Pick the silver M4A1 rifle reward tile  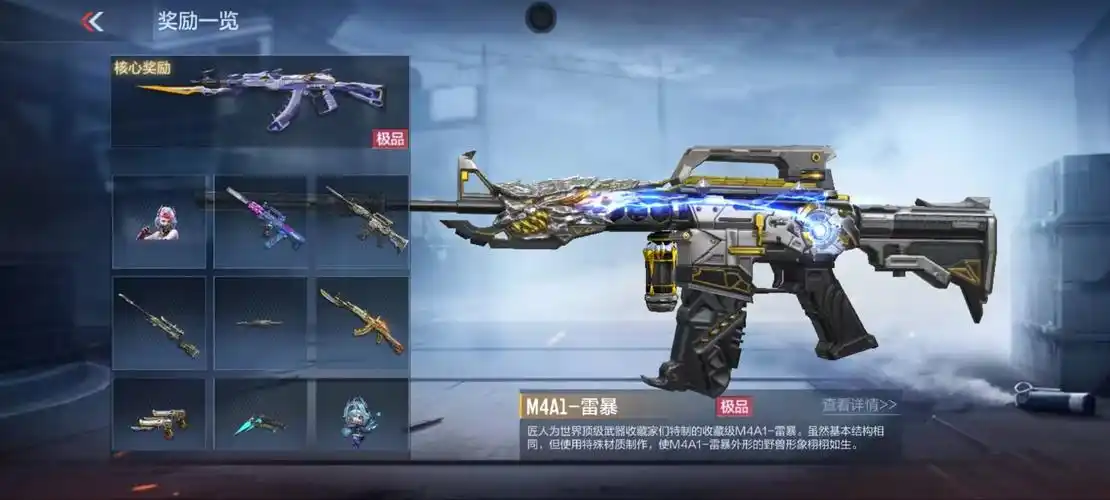[362, 222]
